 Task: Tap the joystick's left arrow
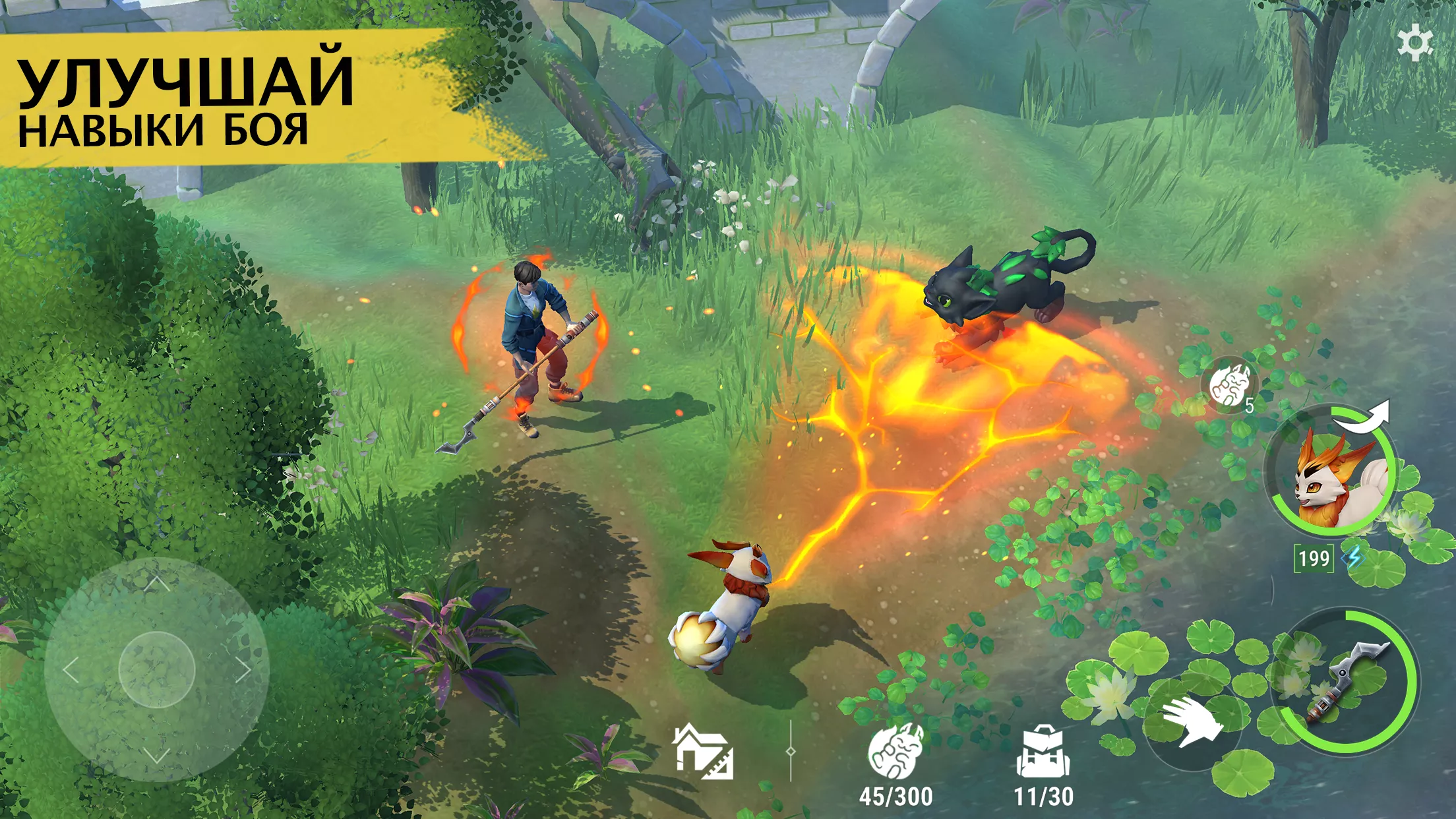(71, 670)
